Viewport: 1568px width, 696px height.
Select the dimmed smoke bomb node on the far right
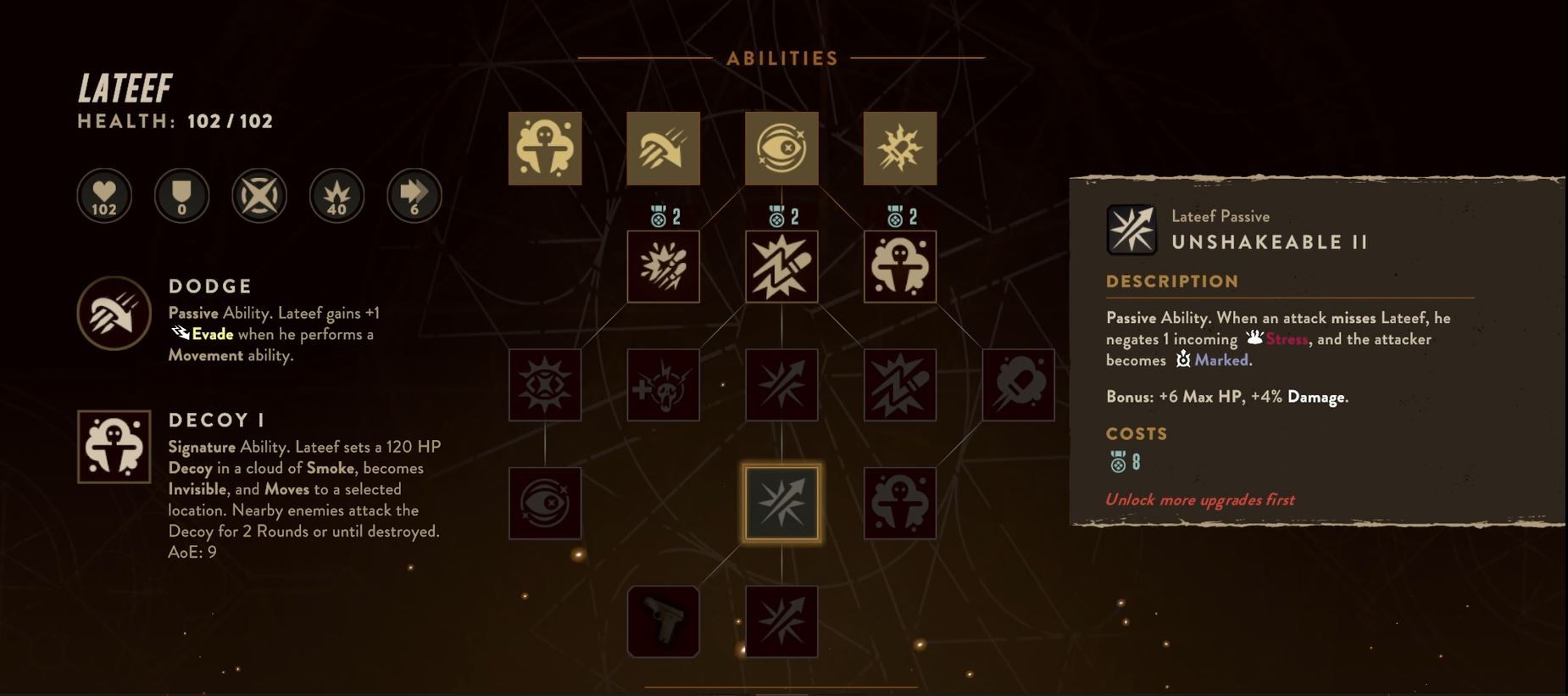click(1017, 383)
